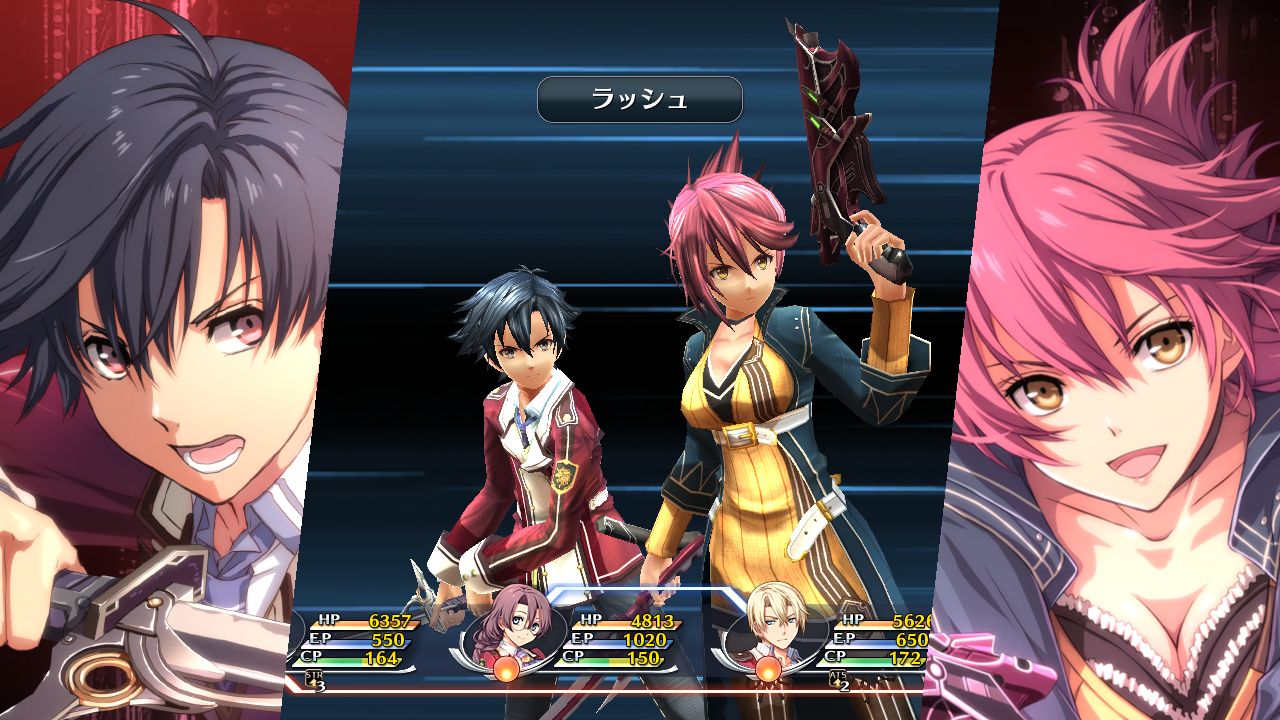Click the ラッシュ command banner
1280x720 pixels.
(x=640, y=100)
